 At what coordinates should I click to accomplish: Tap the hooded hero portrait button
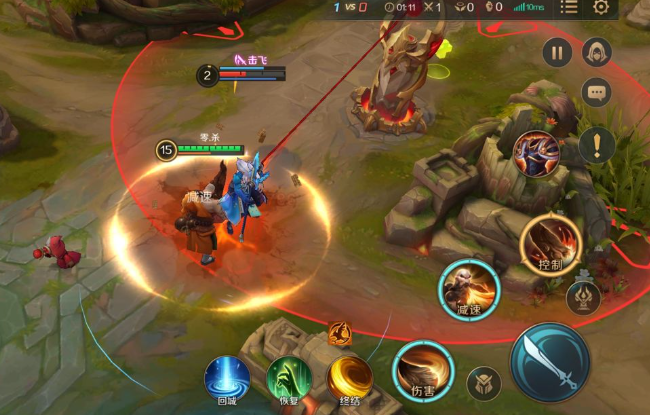click(597, 52)
